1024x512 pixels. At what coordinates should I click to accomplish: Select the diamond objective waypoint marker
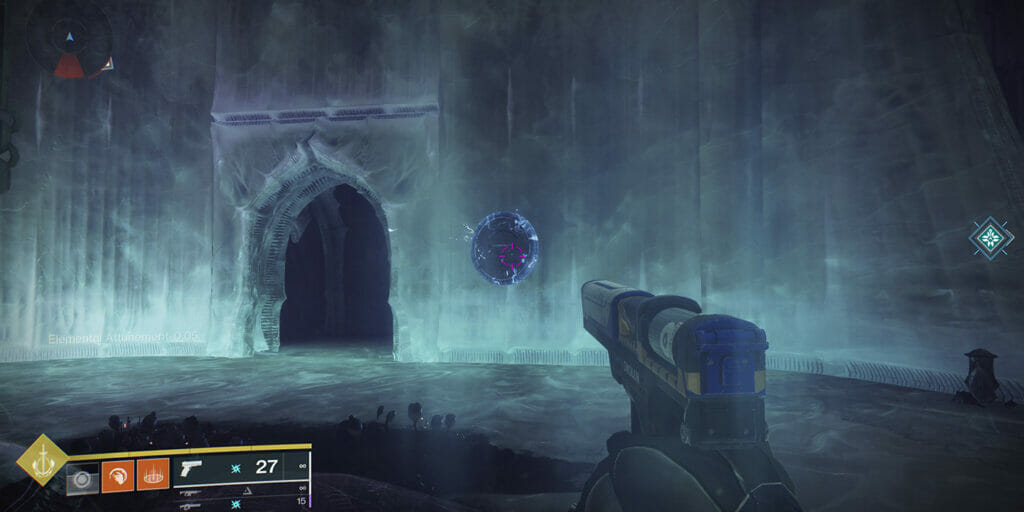(990, 238)
